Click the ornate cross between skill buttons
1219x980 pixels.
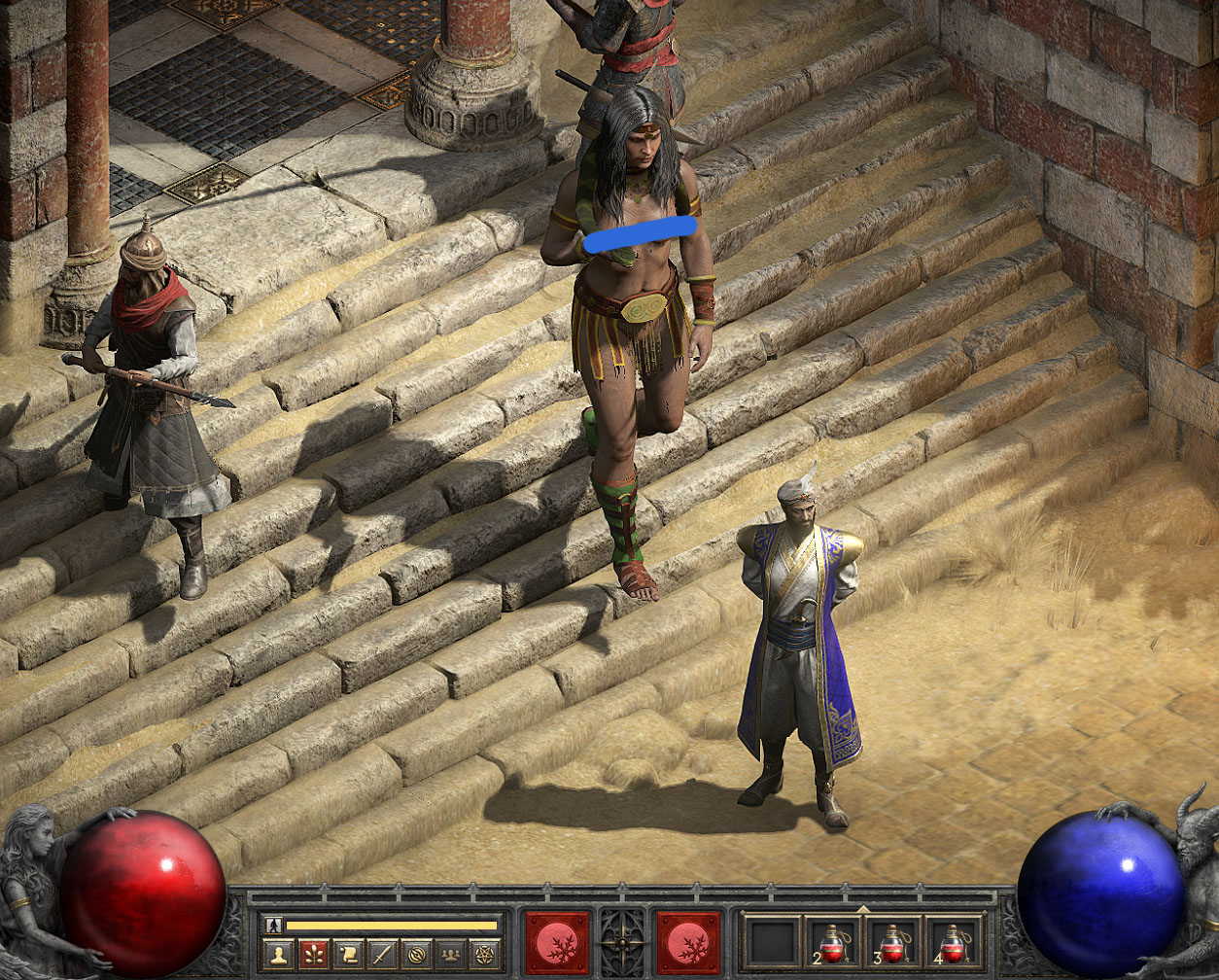point(622,943)
